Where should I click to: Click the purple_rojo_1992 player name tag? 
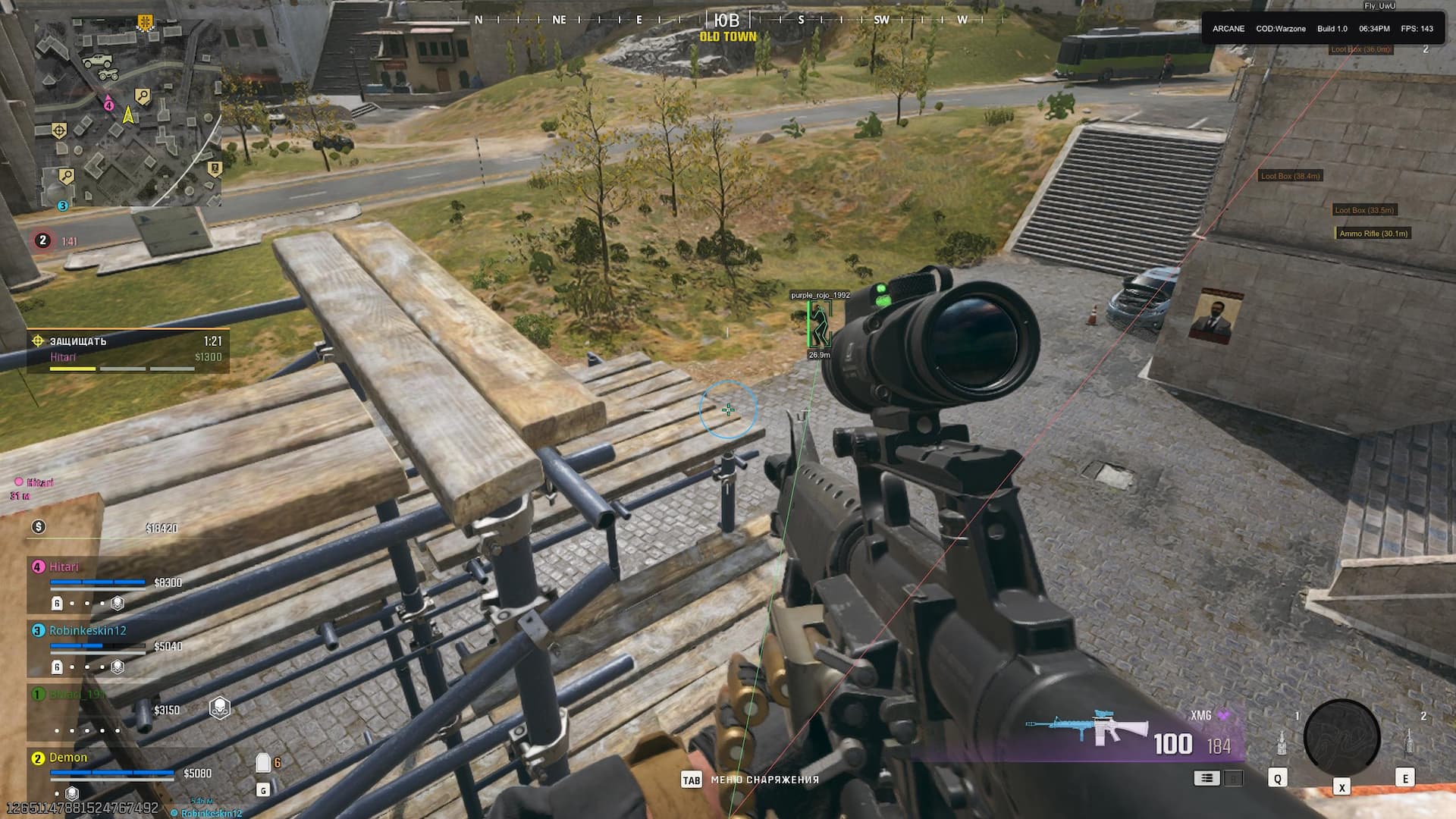click(x=820, y=295)
